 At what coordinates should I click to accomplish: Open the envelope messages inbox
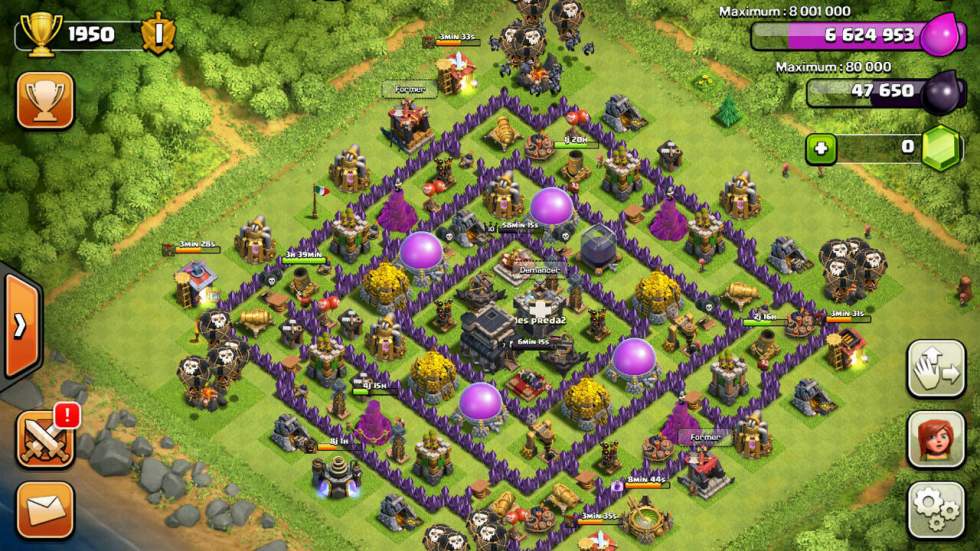pyautogui.click(x=45, y=510)
